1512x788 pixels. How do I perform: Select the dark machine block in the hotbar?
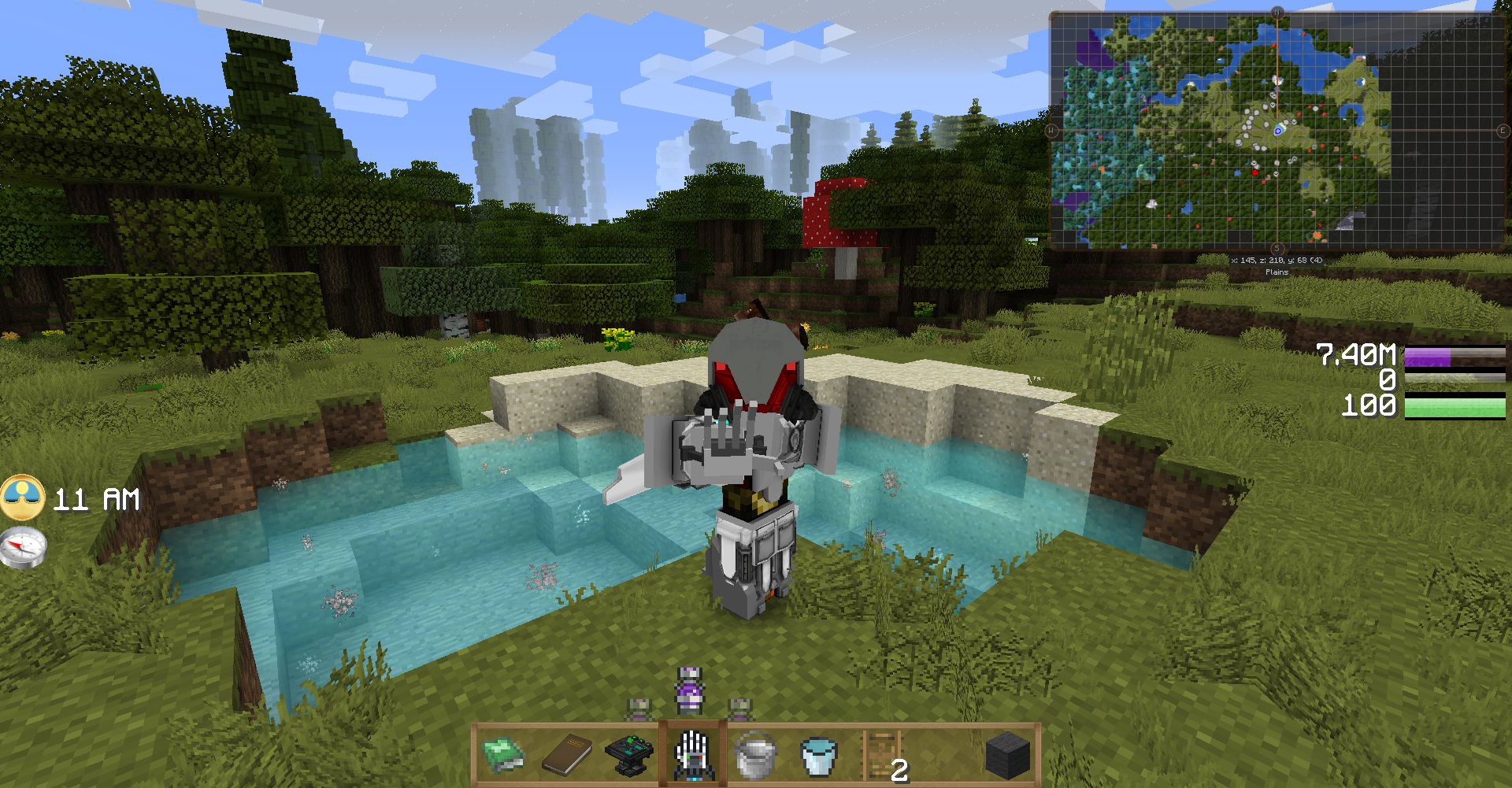(x=628, y=754)
